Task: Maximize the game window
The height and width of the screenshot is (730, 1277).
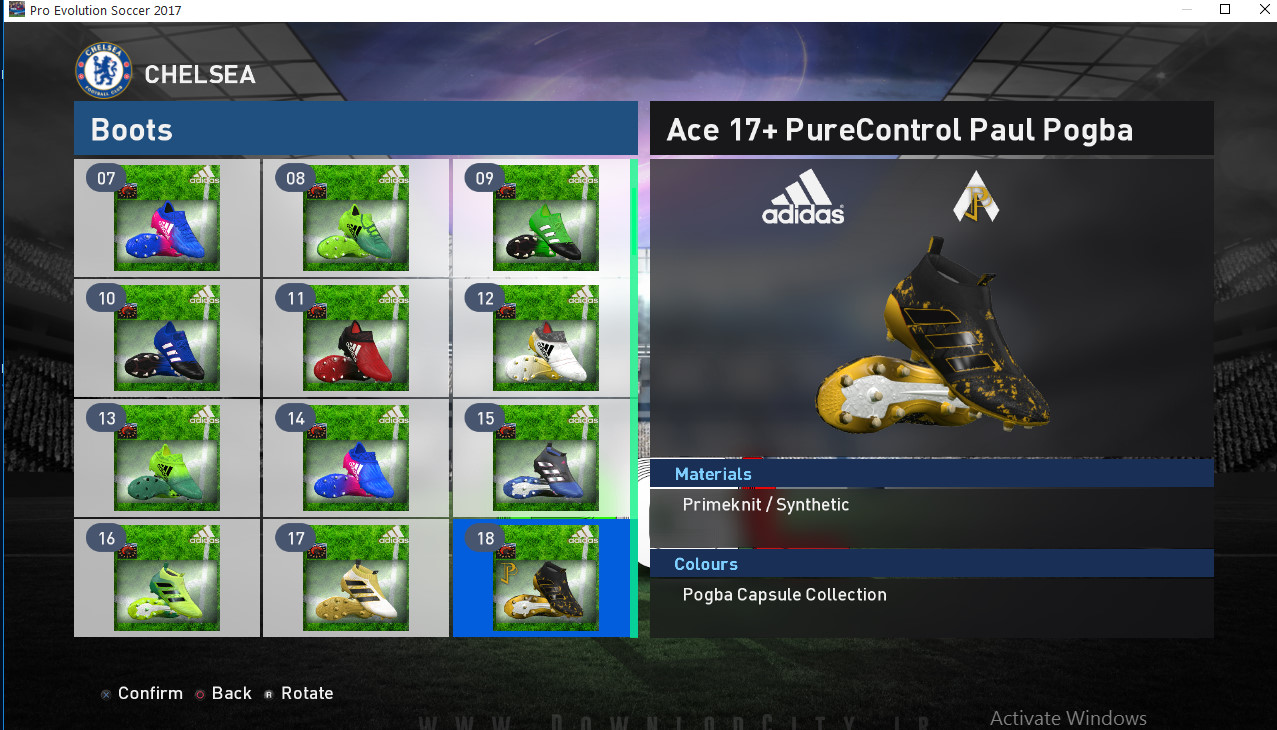Action: (x=1225, y=9)
